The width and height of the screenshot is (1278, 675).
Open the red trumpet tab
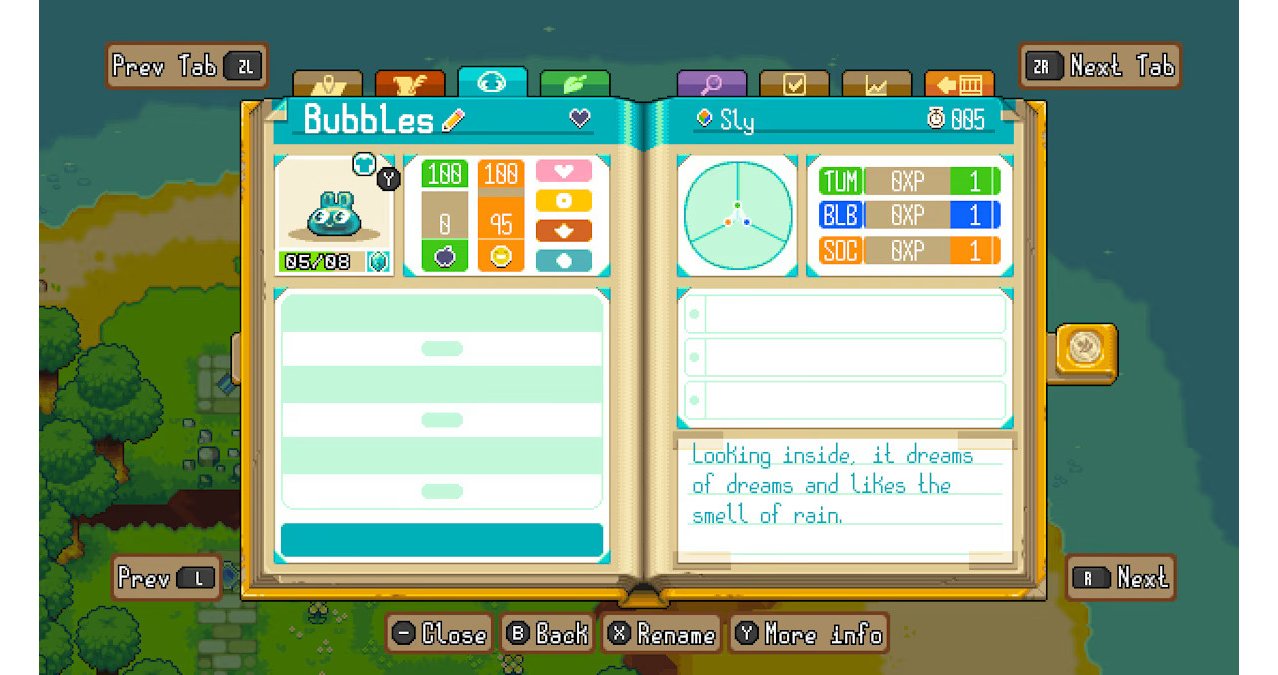(409, 84)
